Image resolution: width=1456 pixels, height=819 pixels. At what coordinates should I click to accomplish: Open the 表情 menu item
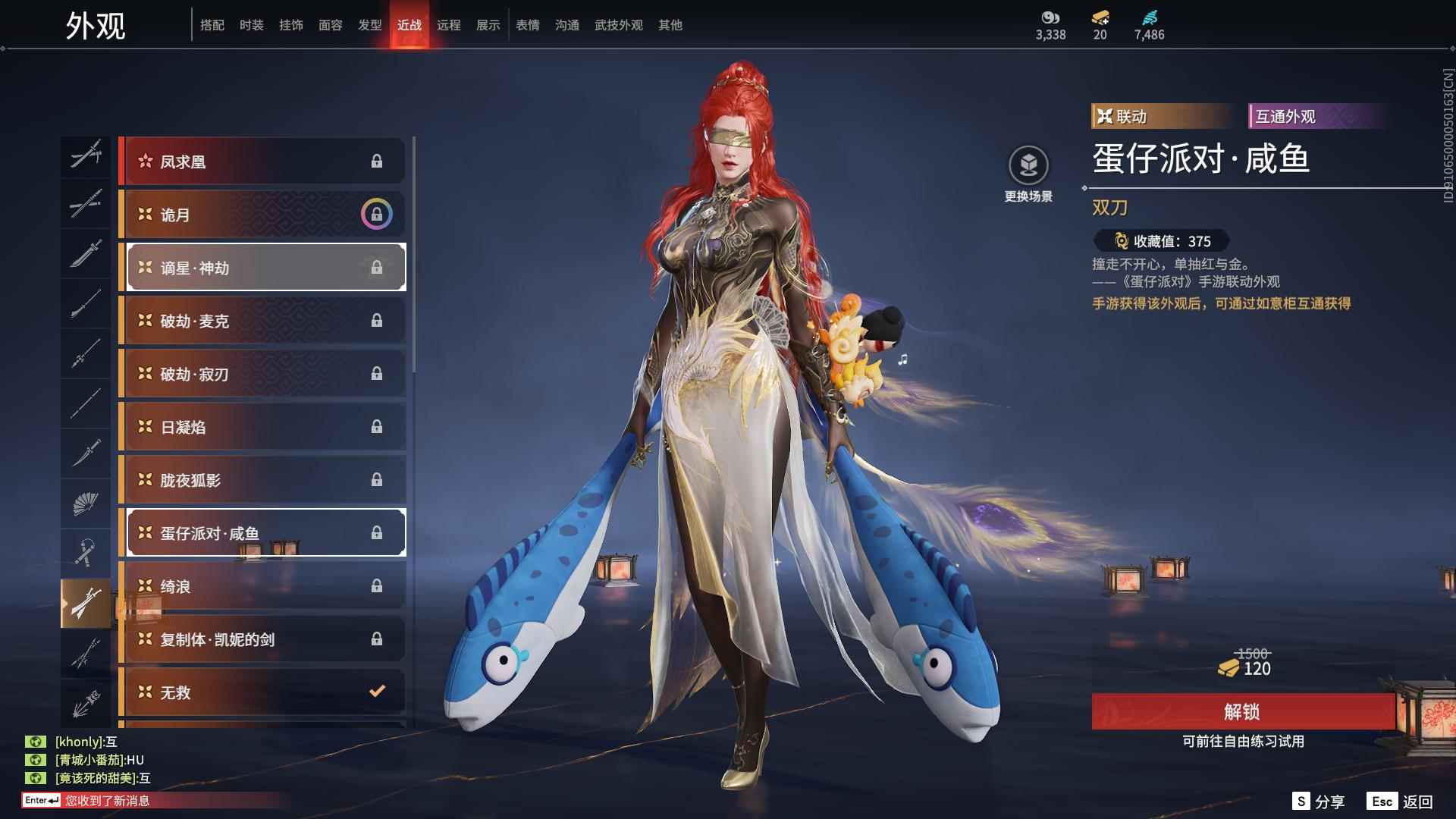tap(527, 24)
